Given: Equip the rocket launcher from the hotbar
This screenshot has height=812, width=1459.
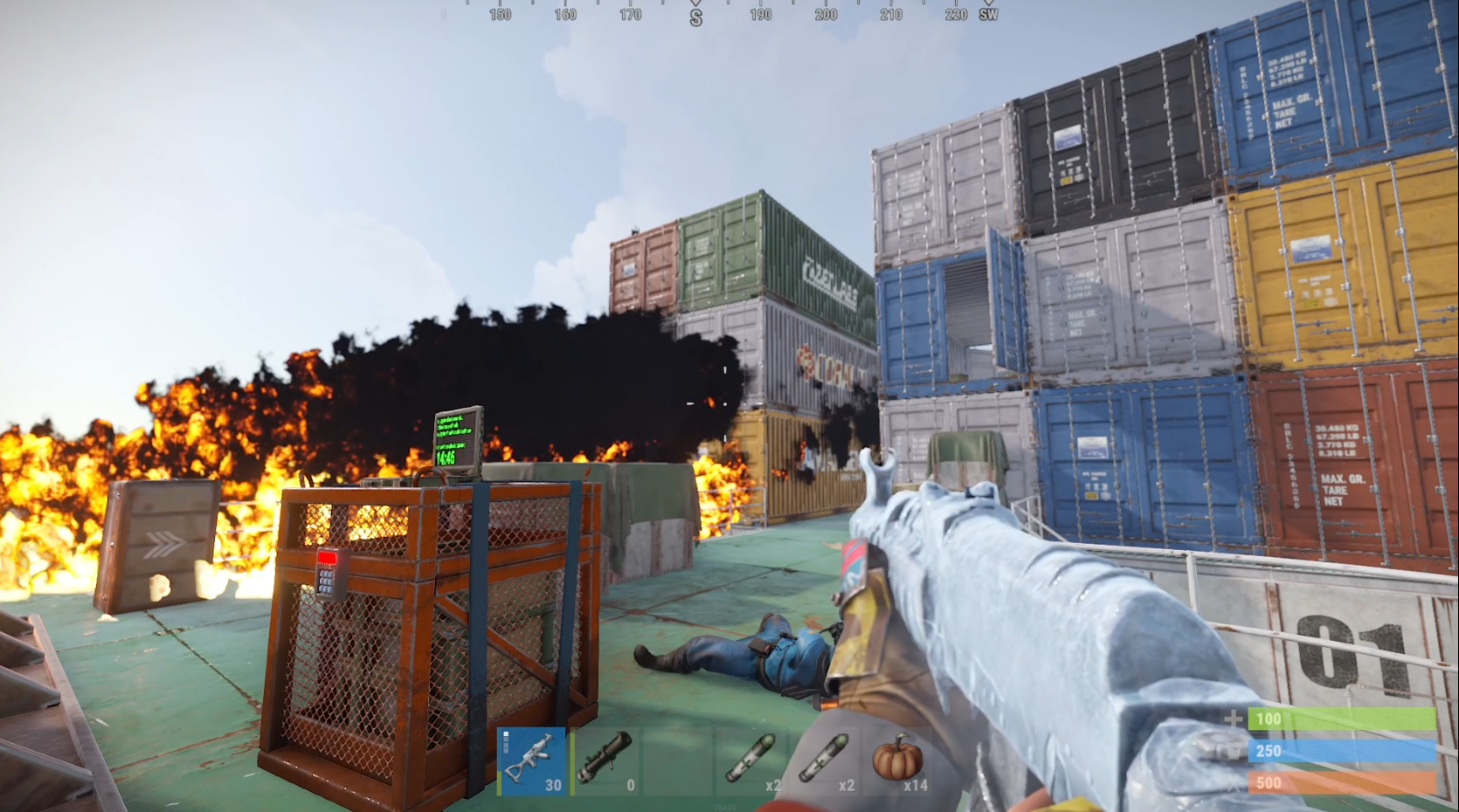Looking at the screenshot, I should tap(605, 760).
